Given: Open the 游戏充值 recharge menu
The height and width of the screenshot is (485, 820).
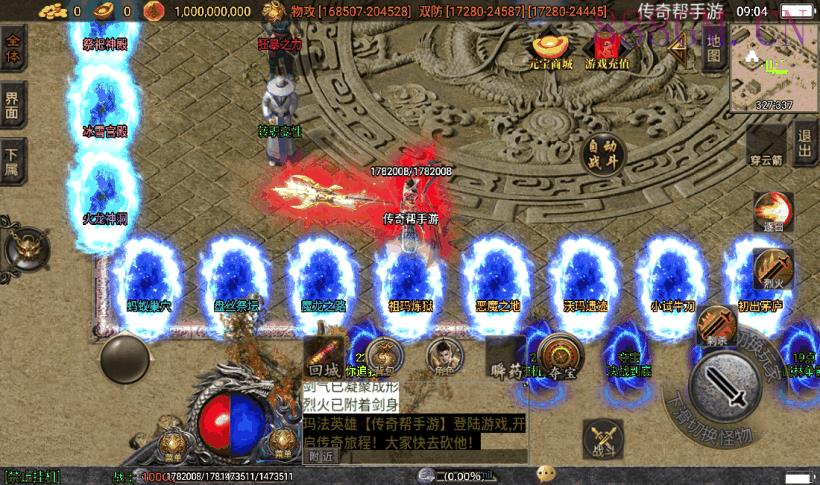Looking at the screenshot, I should 607,50.
